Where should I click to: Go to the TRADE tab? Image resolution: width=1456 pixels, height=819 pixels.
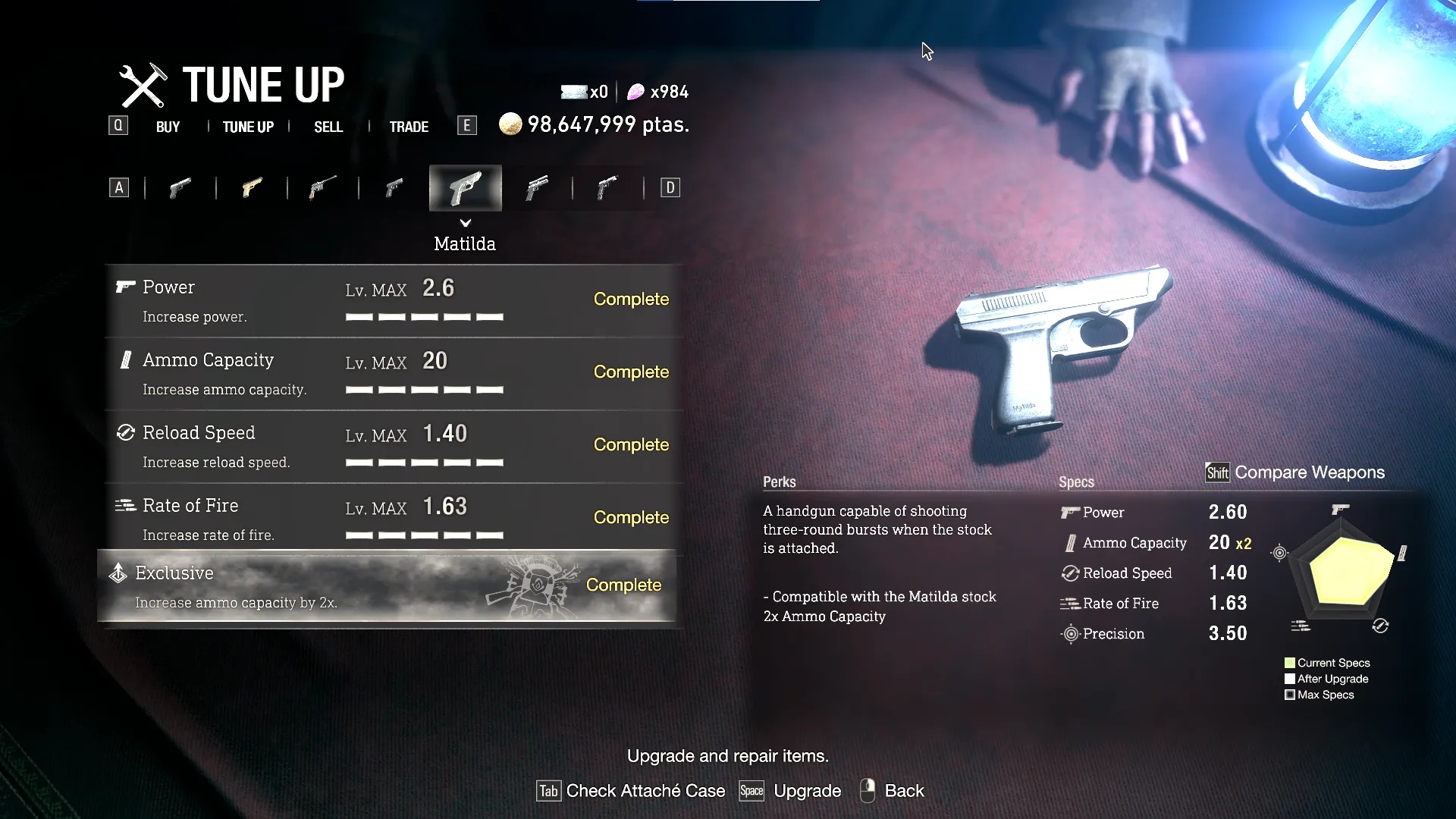pyautogui.click(x=409, y=127)
